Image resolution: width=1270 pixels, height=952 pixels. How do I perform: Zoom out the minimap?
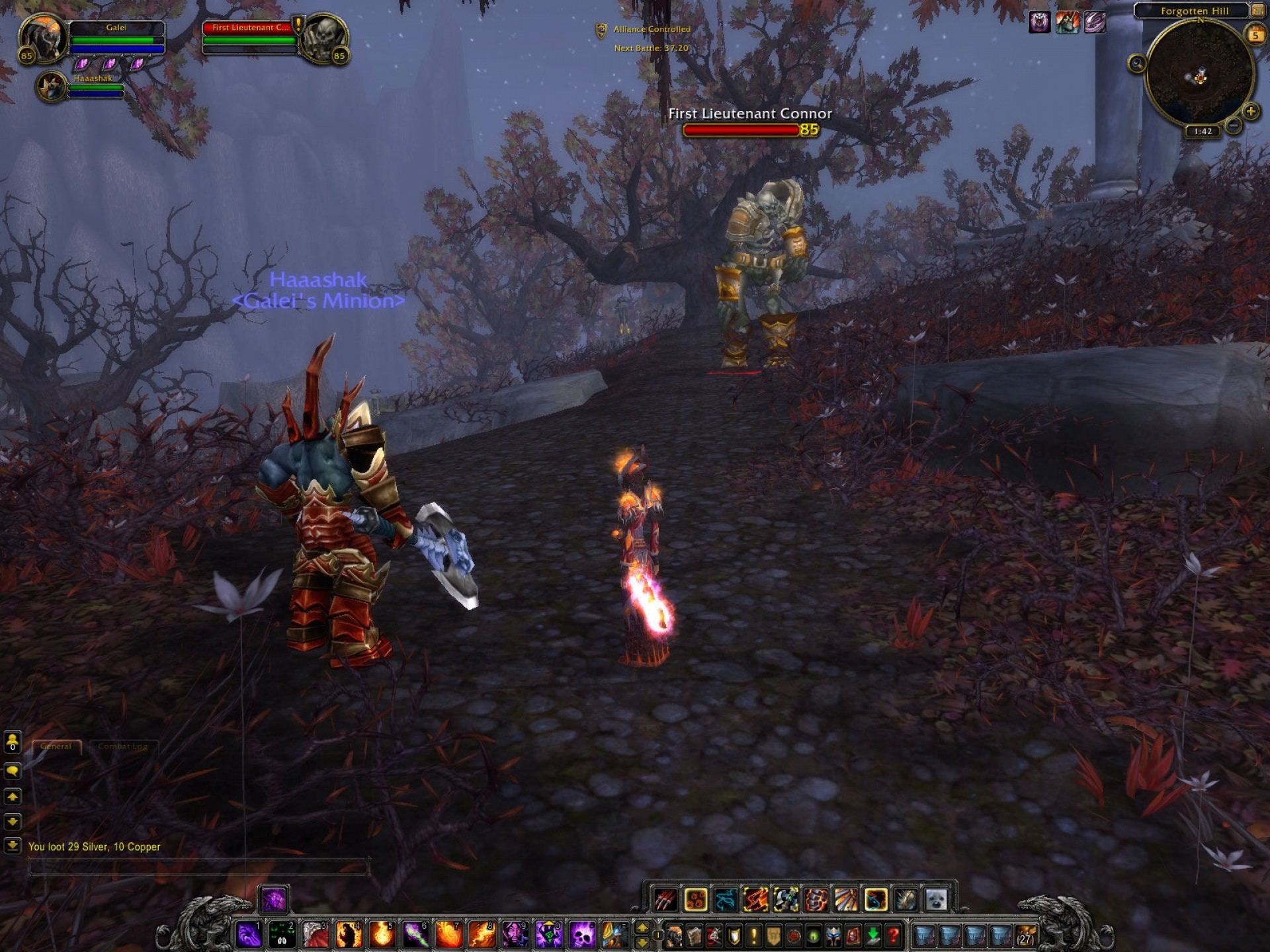click(1233, 125)
